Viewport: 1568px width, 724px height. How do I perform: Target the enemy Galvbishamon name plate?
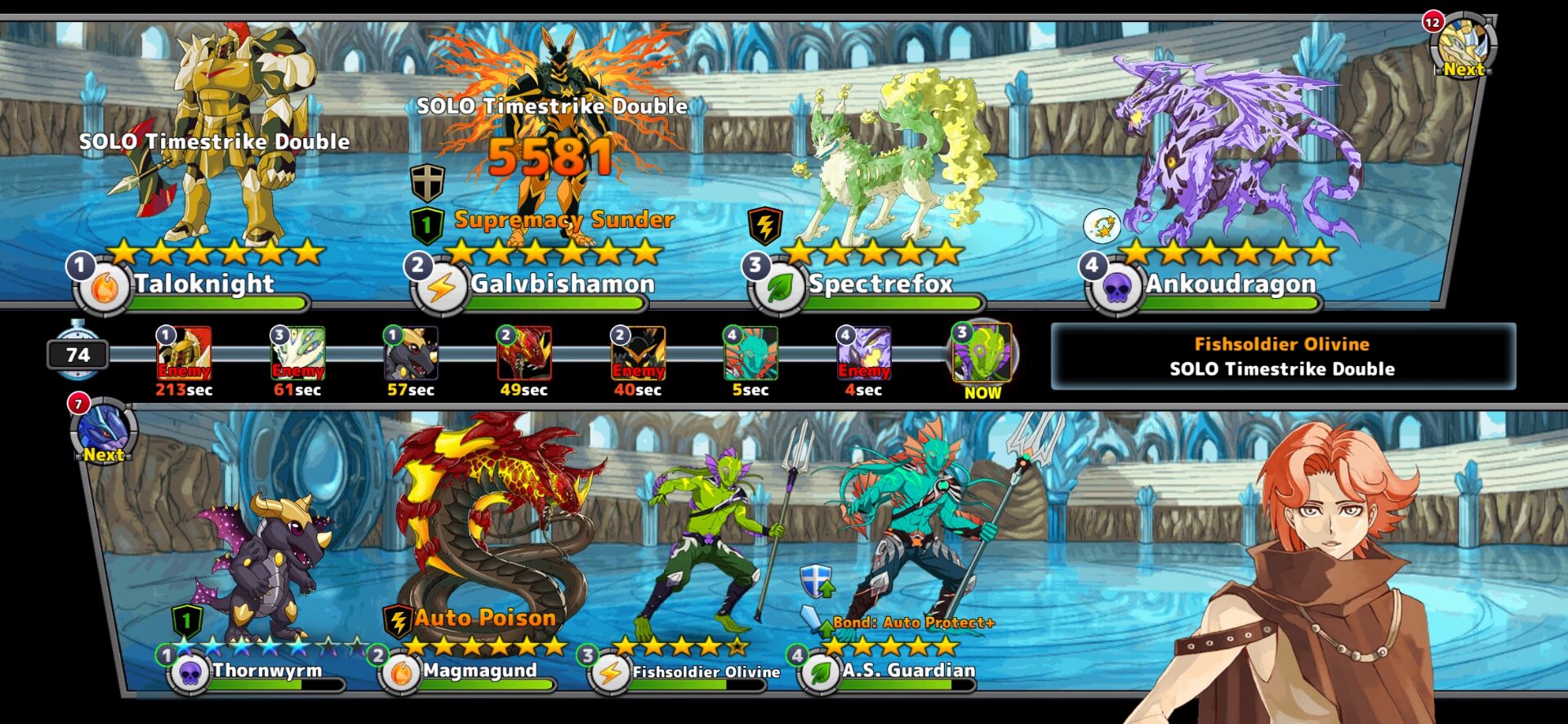(562, 284)
